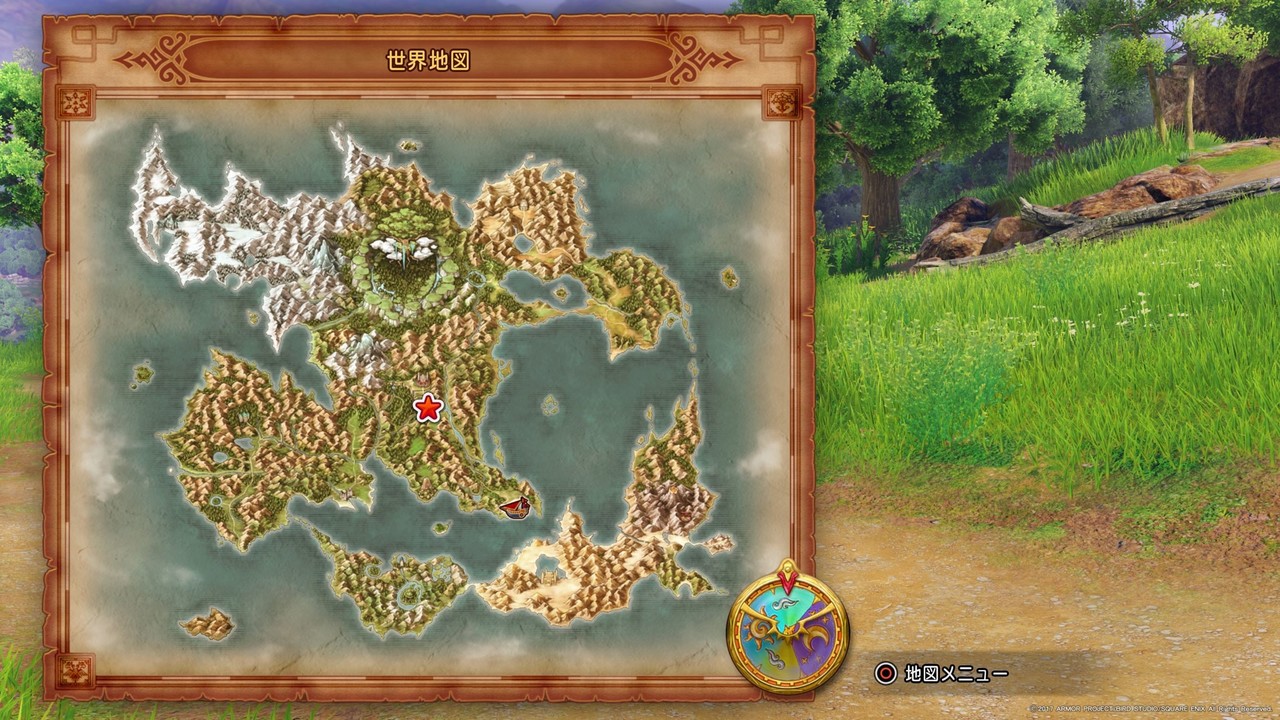Select the castle icon in the southern desert
This screenshot has height=720, width=1280.
(x=548, y=577)
